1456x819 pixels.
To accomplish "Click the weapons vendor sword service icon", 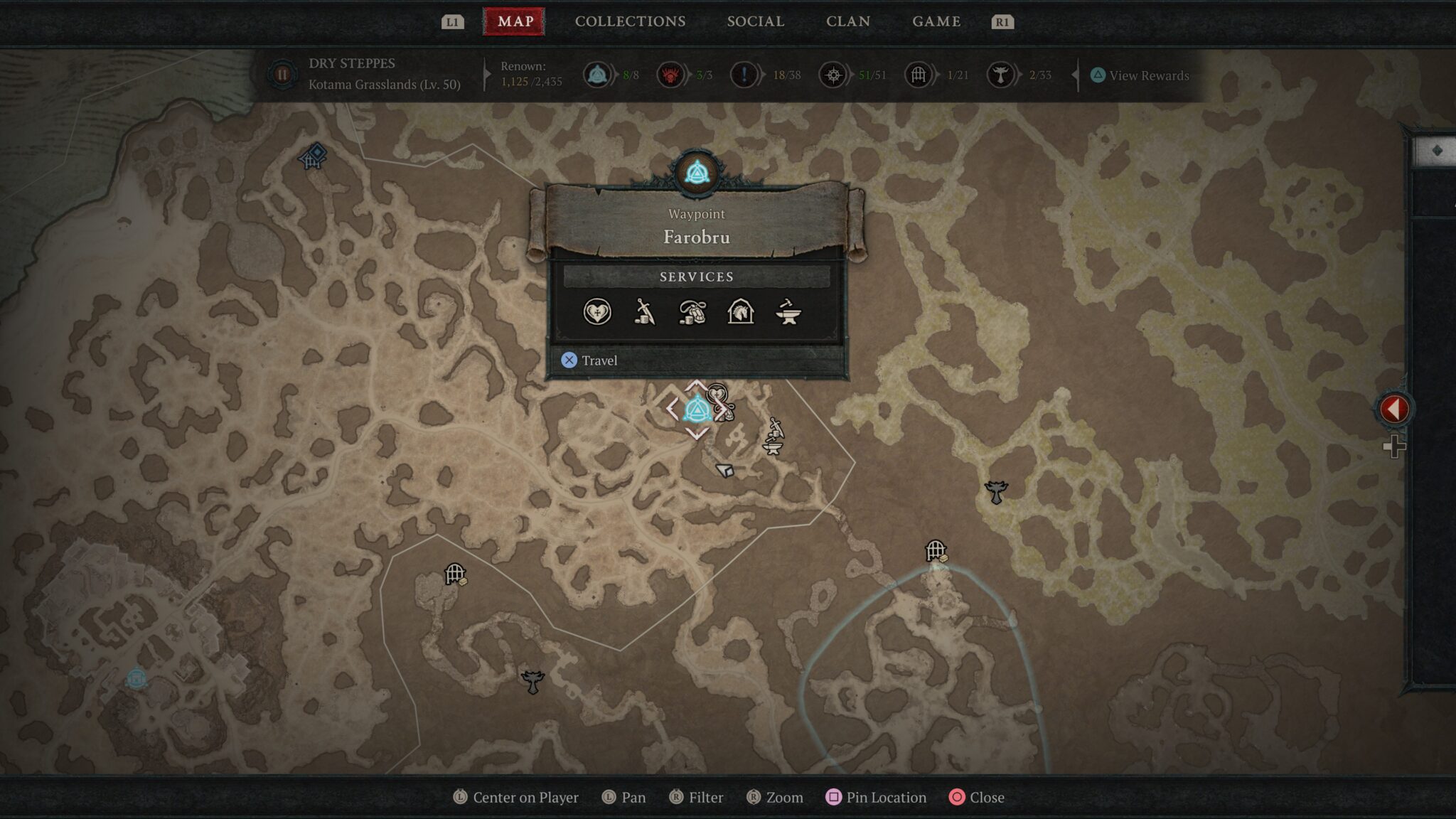I will click(646, 313).
